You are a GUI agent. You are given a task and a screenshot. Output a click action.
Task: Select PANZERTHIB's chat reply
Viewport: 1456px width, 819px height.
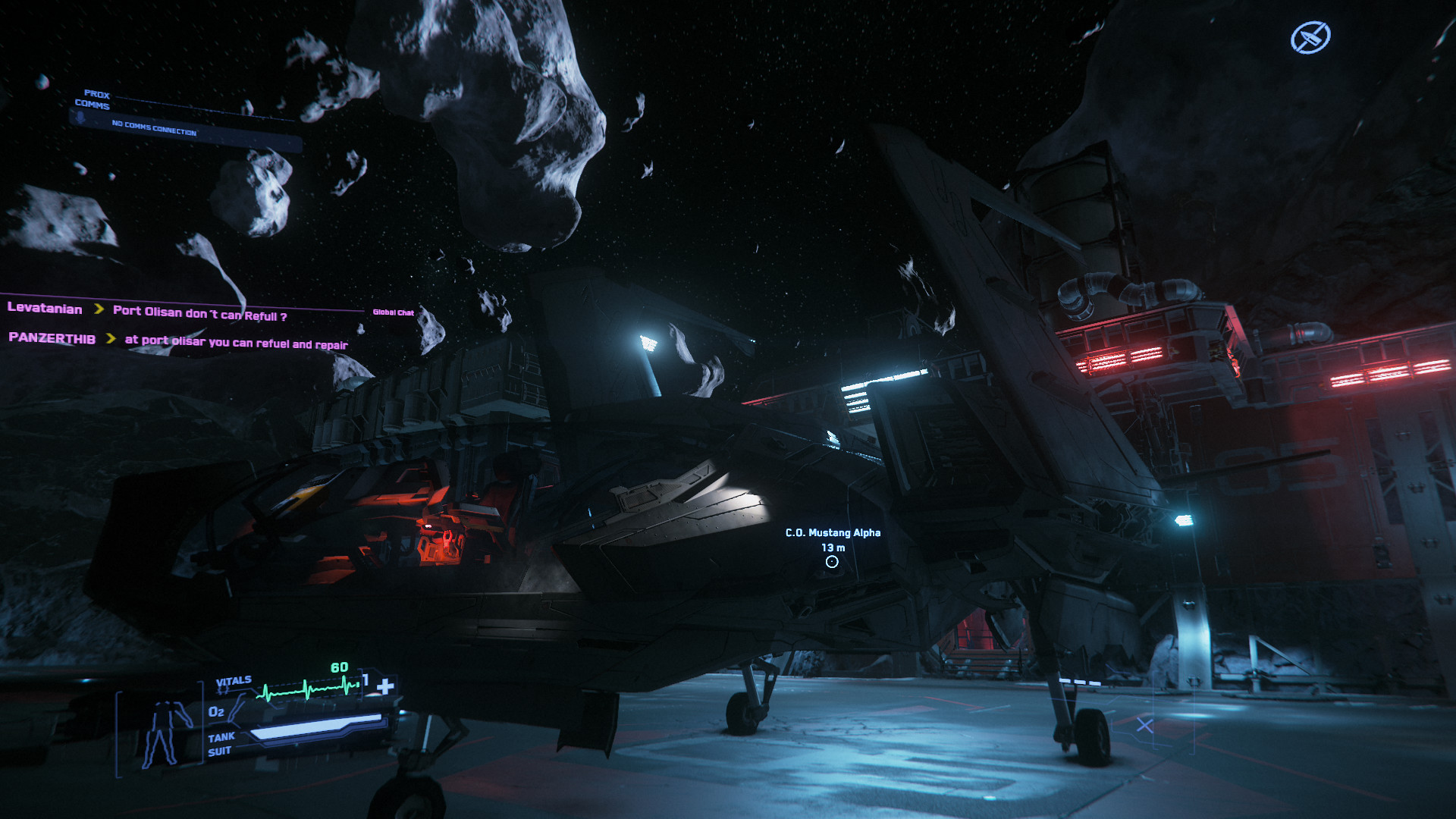point(236,343)
